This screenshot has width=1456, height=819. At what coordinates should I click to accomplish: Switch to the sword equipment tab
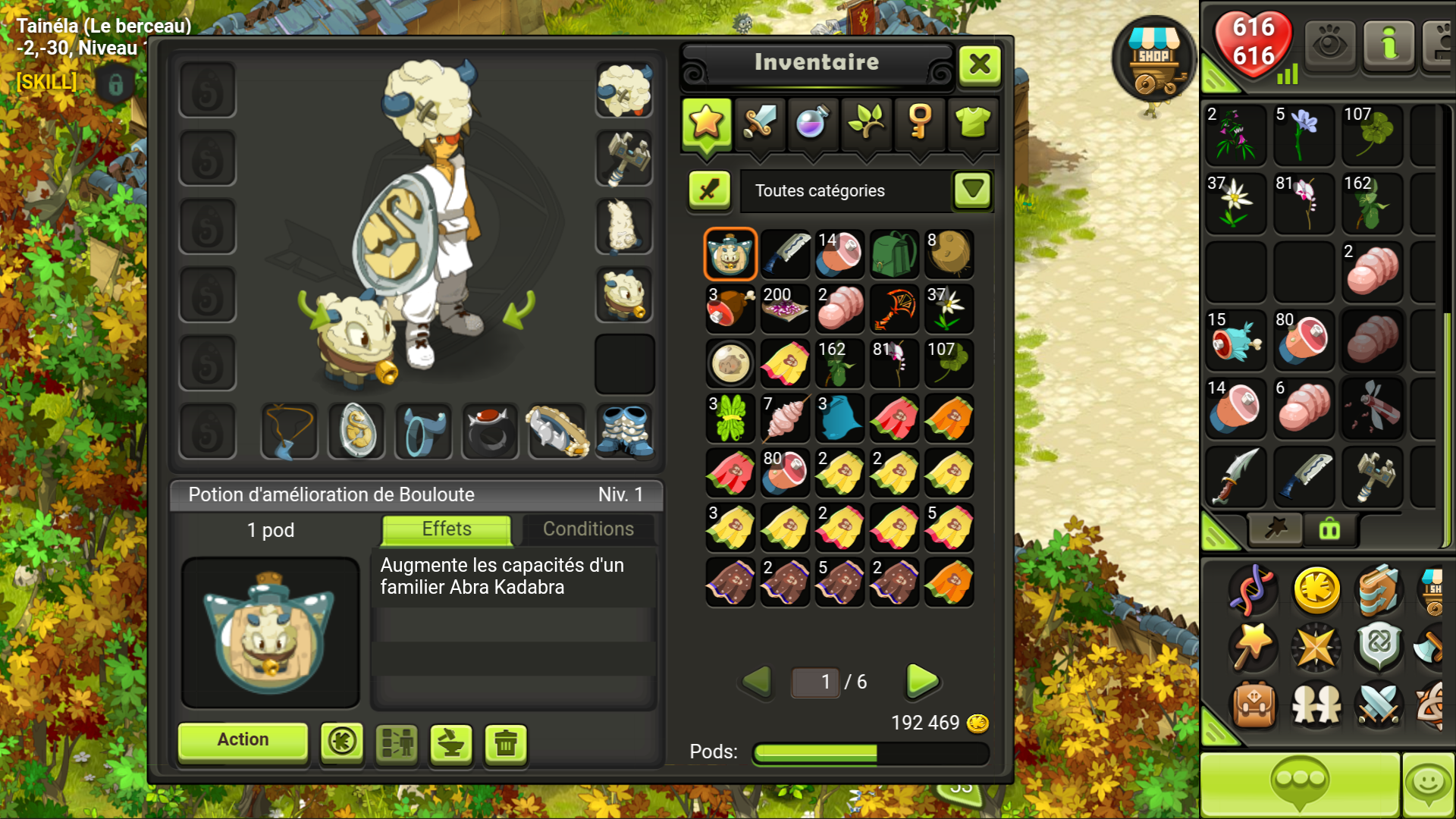click(759, 121)
